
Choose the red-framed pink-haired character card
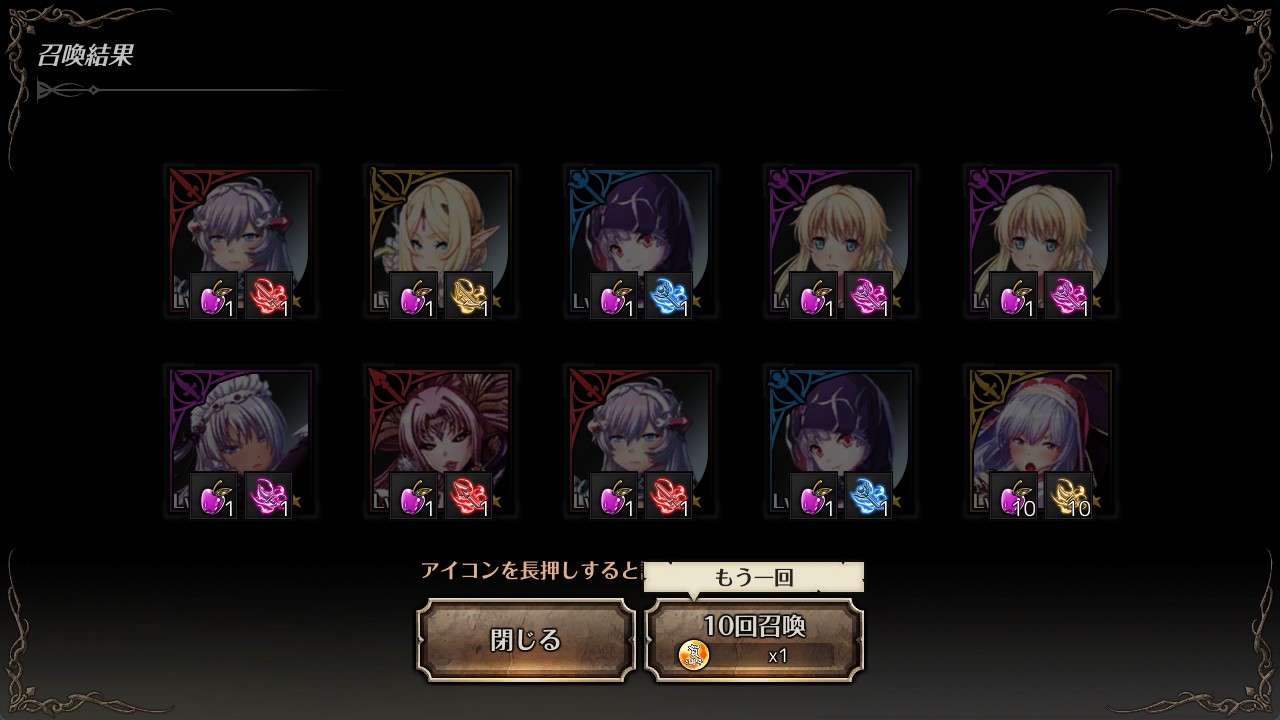[440, 441]
